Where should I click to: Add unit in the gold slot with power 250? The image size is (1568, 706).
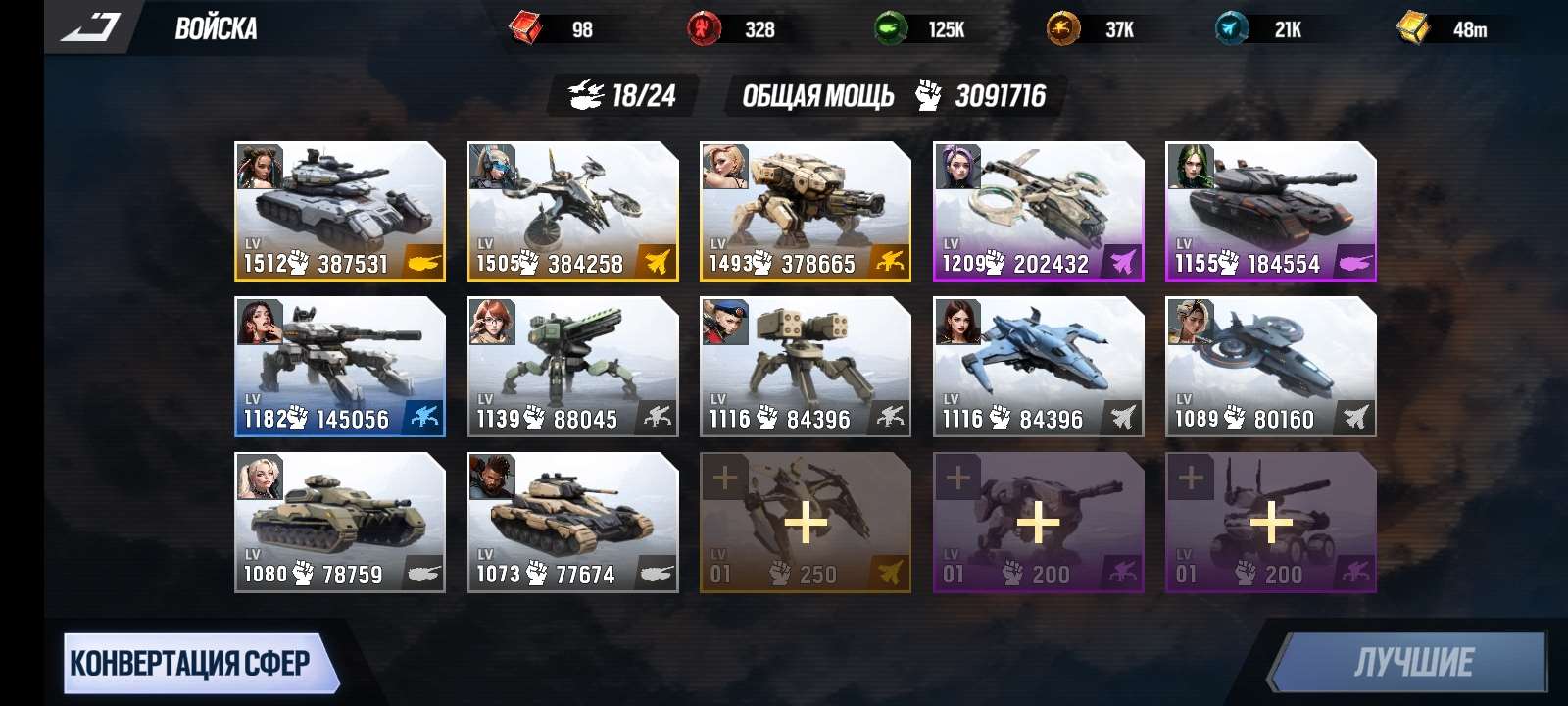click(x=805, y=522)
